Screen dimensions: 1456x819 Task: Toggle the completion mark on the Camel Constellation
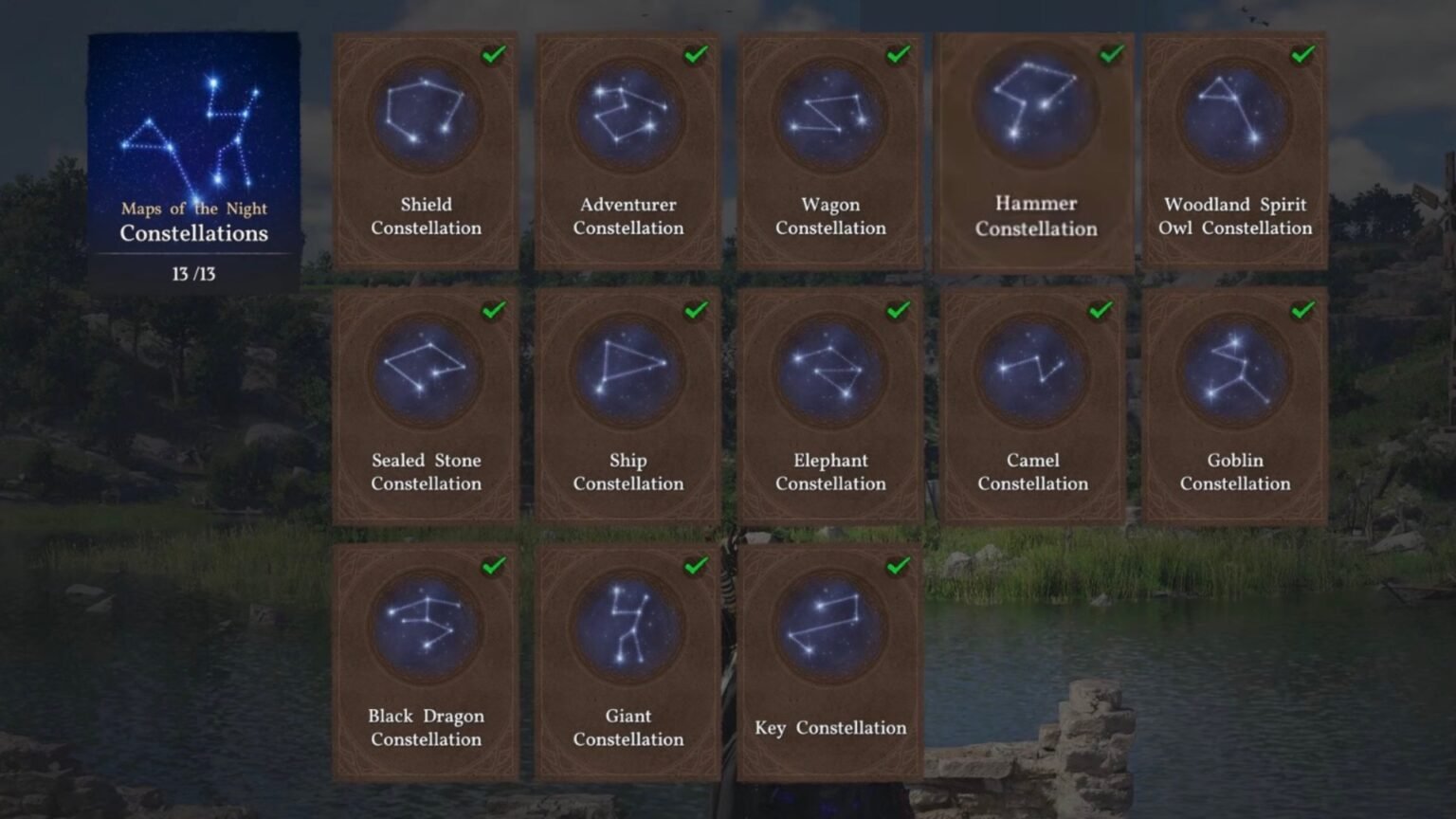(1099, 309)
